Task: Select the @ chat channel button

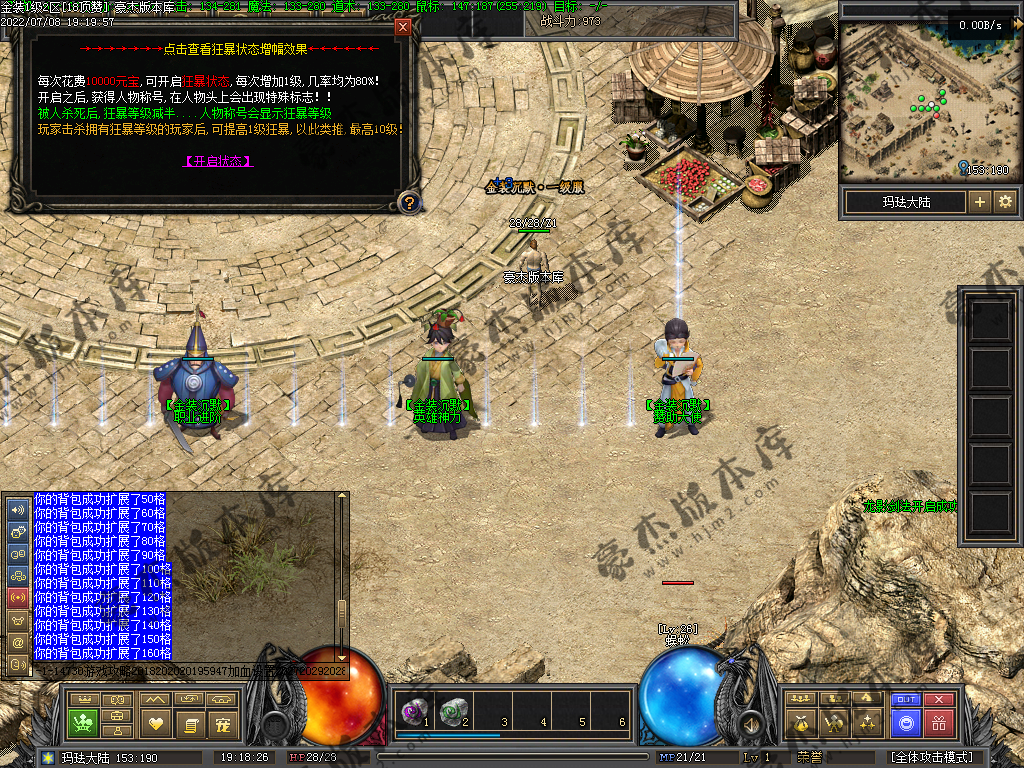Action: [17, 641]
